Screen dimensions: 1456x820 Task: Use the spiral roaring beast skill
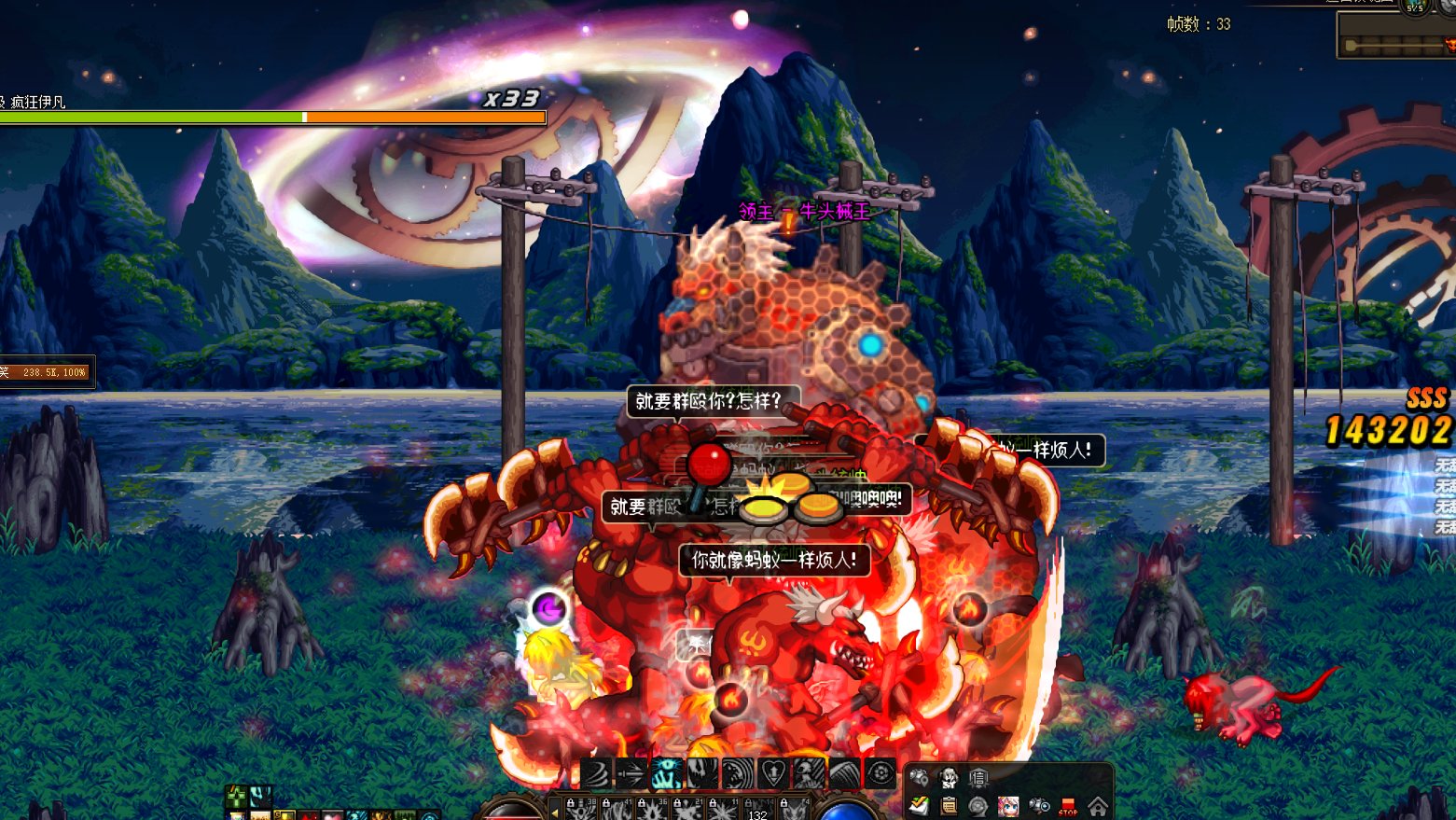[738, 773]
